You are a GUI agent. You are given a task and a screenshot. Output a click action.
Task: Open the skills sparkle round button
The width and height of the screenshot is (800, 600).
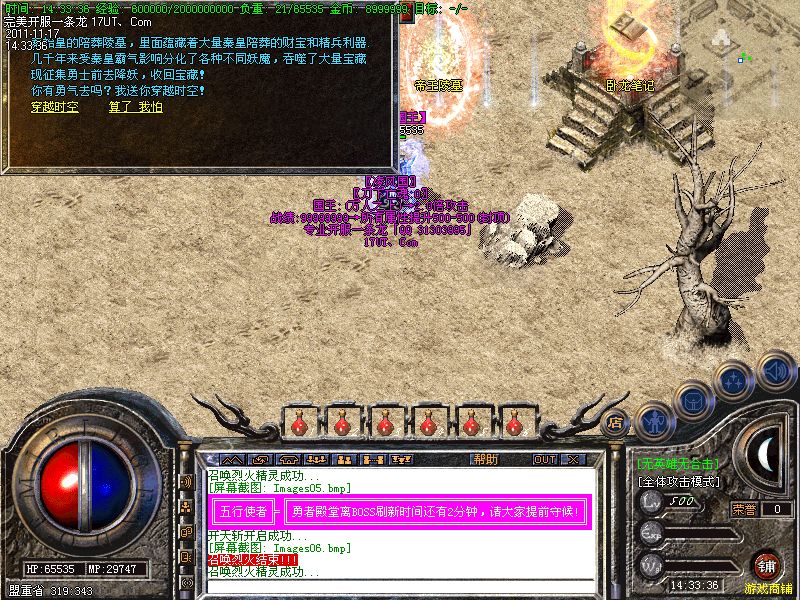(735, 380)
